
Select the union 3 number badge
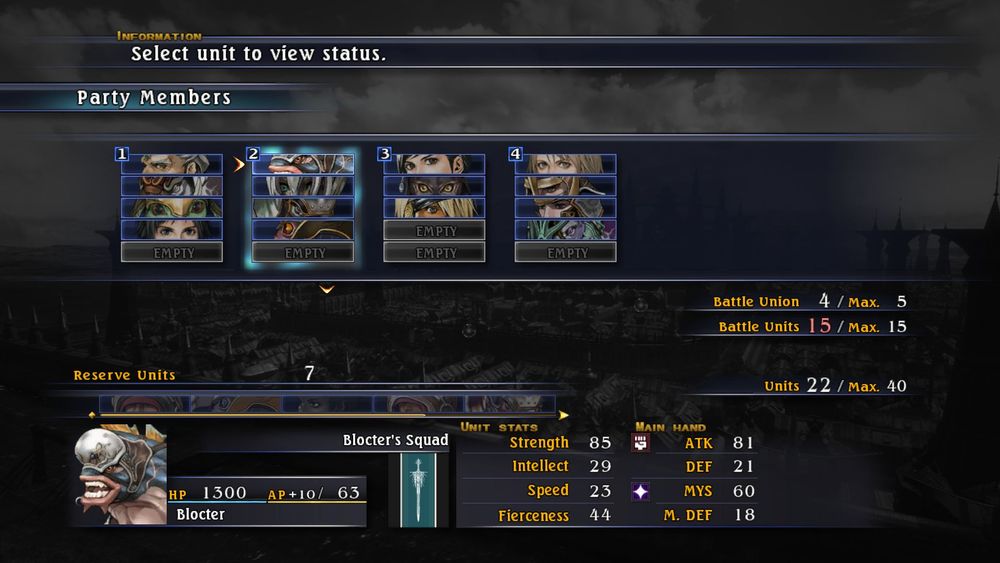[x=385, y=154]
